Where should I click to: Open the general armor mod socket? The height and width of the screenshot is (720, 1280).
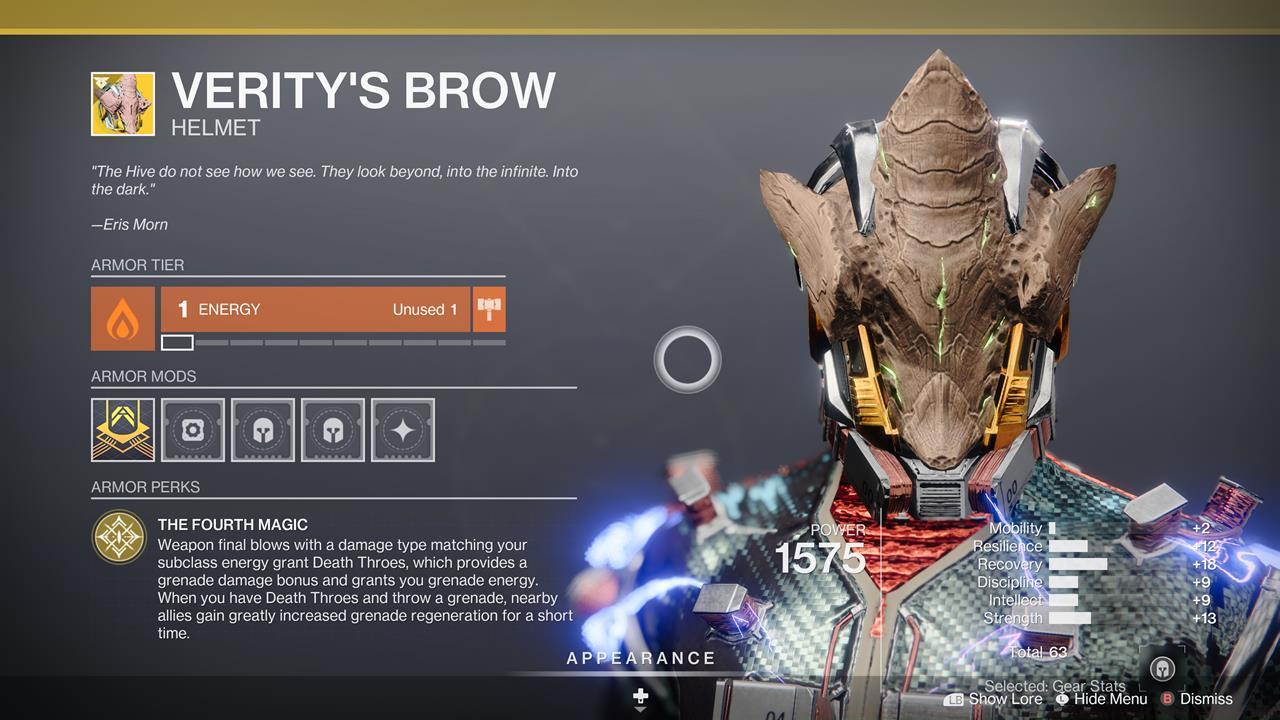192,429
